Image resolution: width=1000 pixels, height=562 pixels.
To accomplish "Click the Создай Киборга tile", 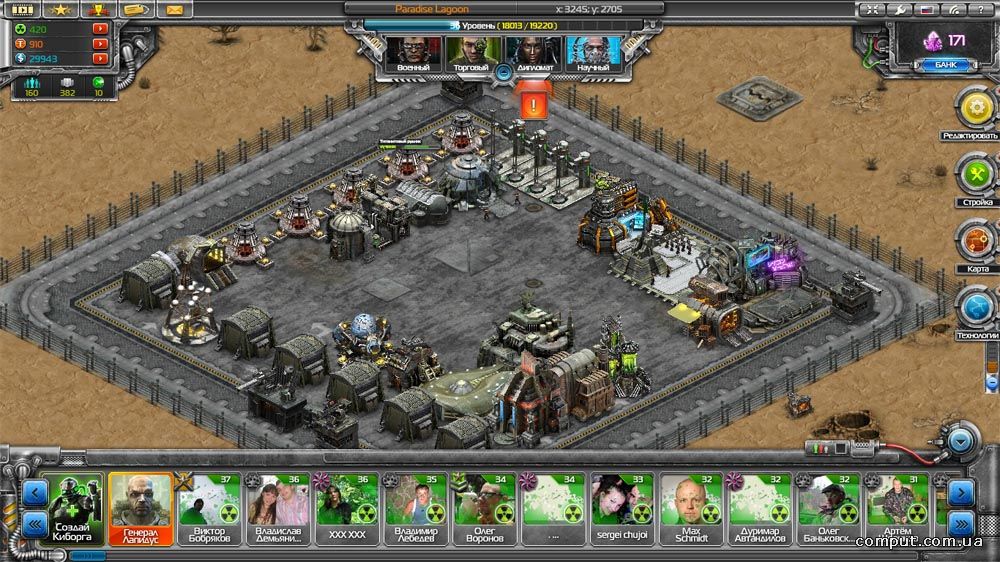I will pyautogui.click(x=74, y=506).
